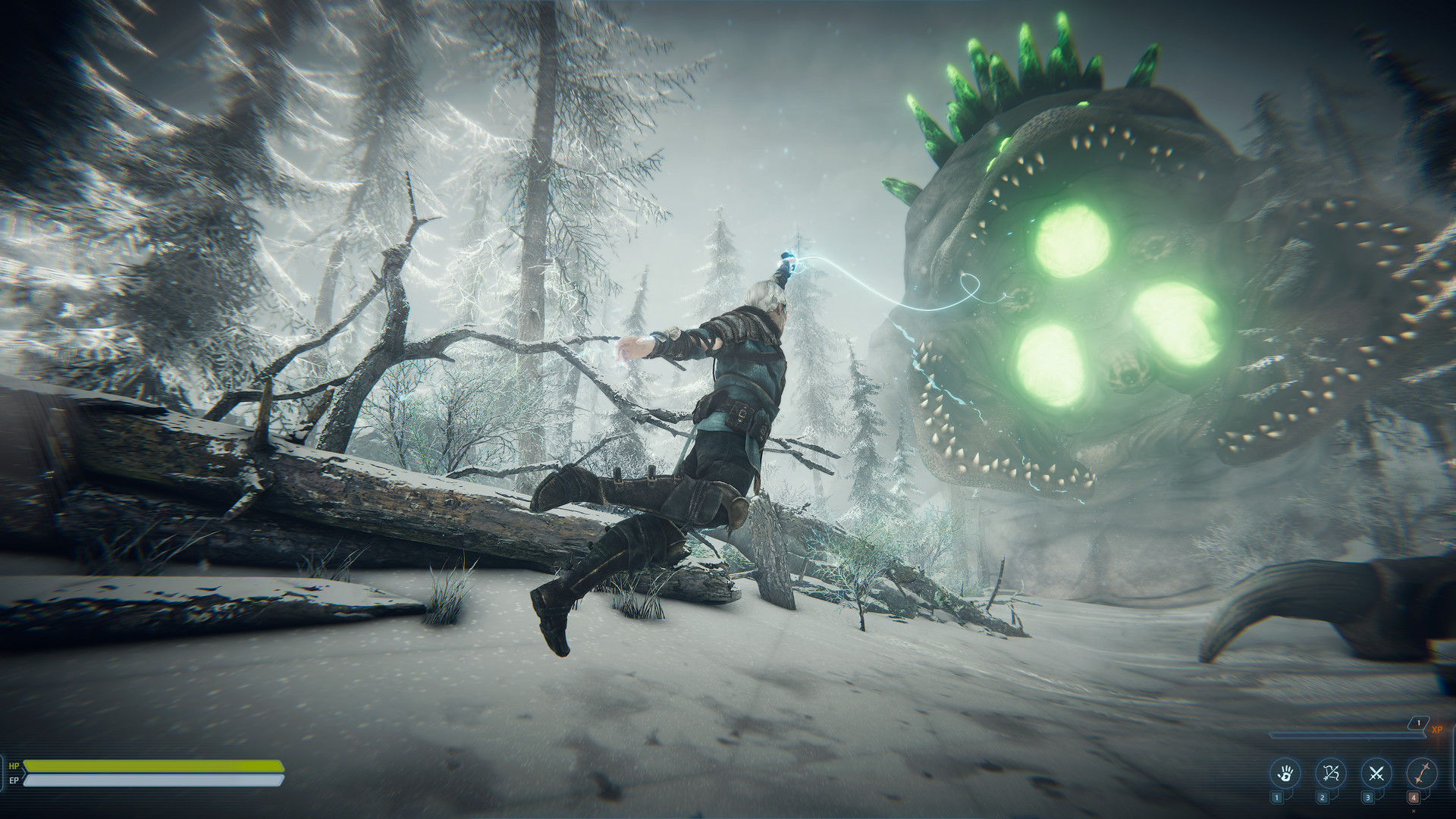This screenshot has width=1456, height=819.
Task: Click the XP label next to the experience bar
Action: [1437, 730]
